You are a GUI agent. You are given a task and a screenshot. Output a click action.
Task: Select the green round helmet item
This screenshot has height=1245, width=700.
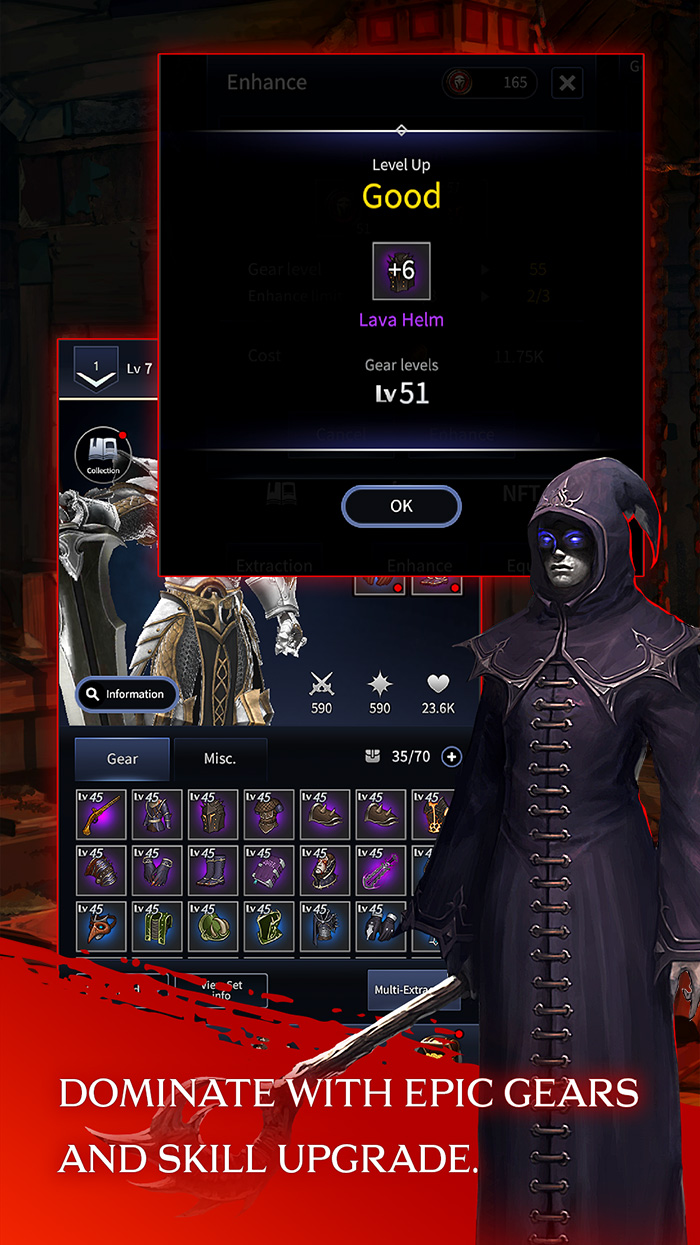coord(213,927)
